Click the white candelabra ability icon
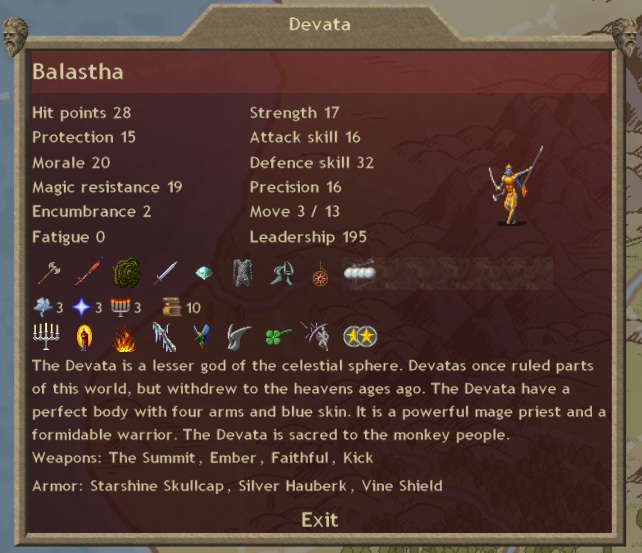The width and height of the screenshot is (642, 553). click(x=46, y=336)
